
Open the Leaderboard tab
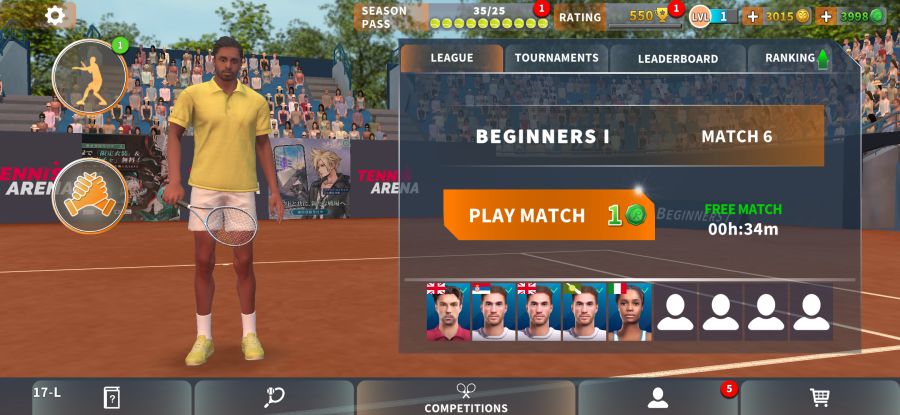[677, 58]
